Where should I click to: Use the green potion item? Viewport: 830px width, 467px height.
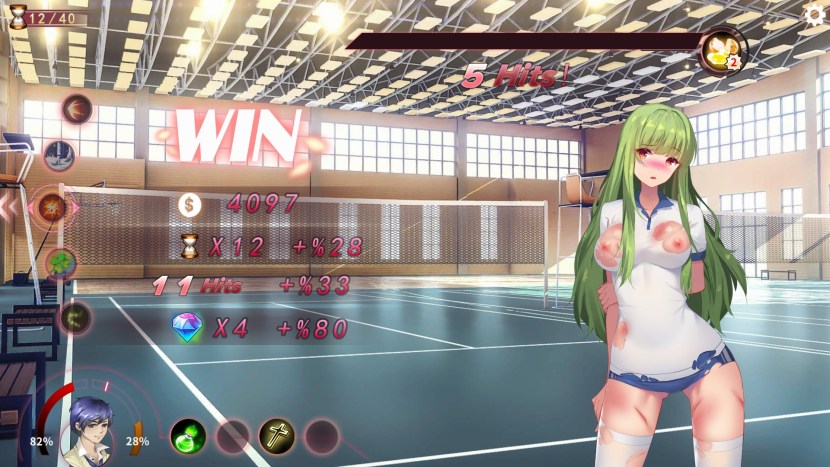point(187,435)
